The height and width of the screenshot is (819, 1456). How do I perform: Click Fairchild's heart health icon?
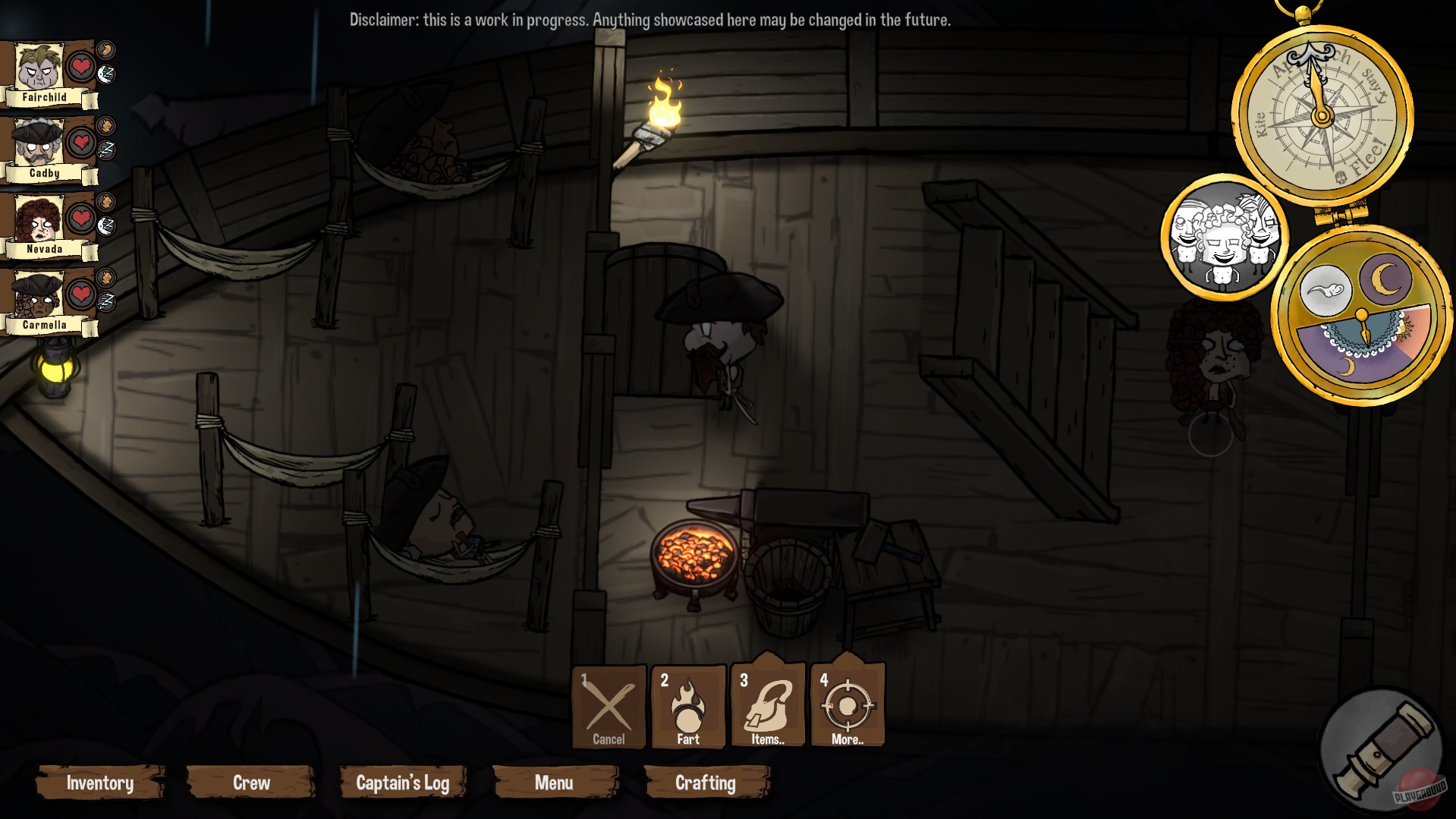[x=80, y=65]
